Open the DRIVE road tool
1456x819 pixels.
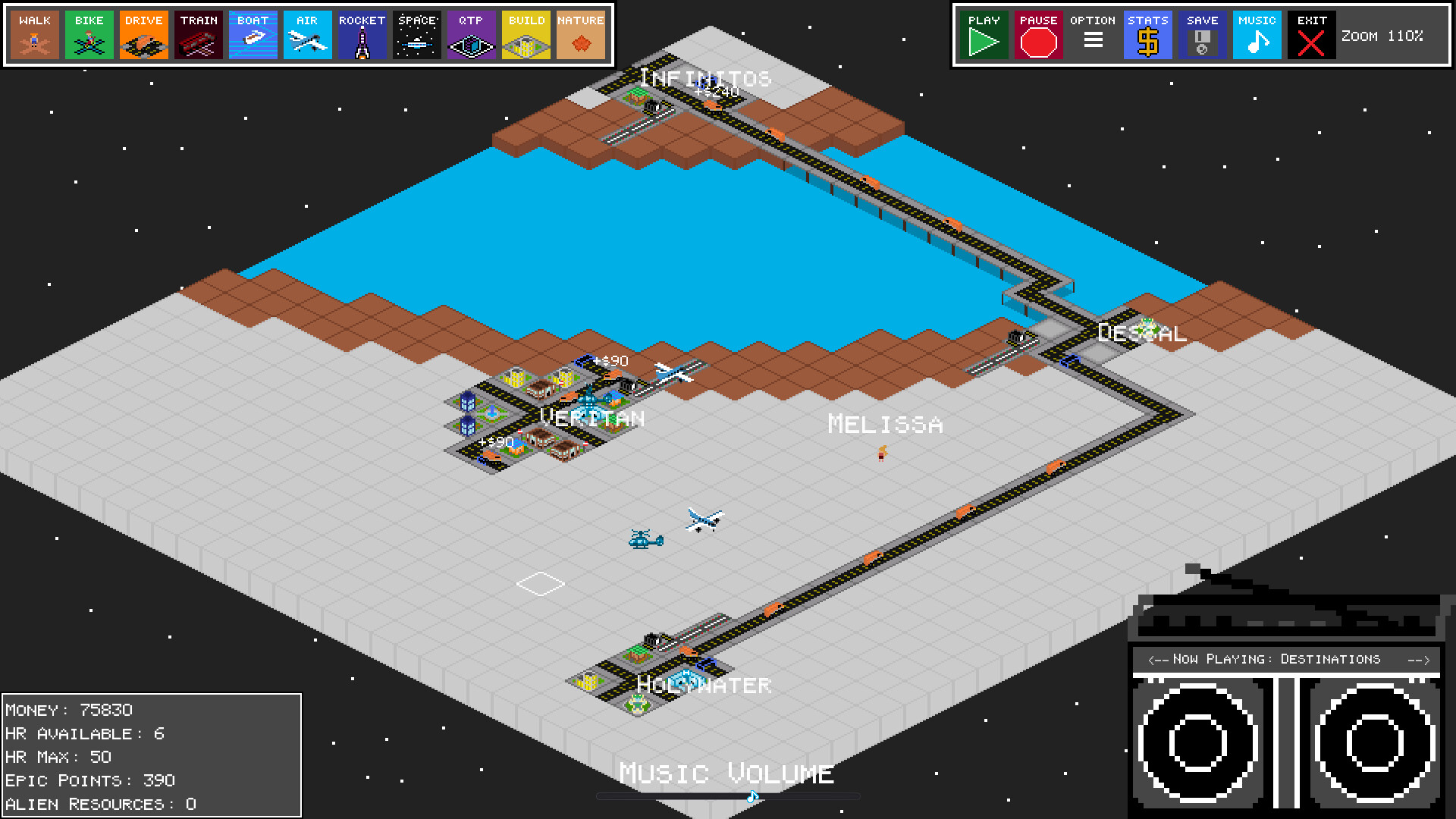tap(143, 34)
